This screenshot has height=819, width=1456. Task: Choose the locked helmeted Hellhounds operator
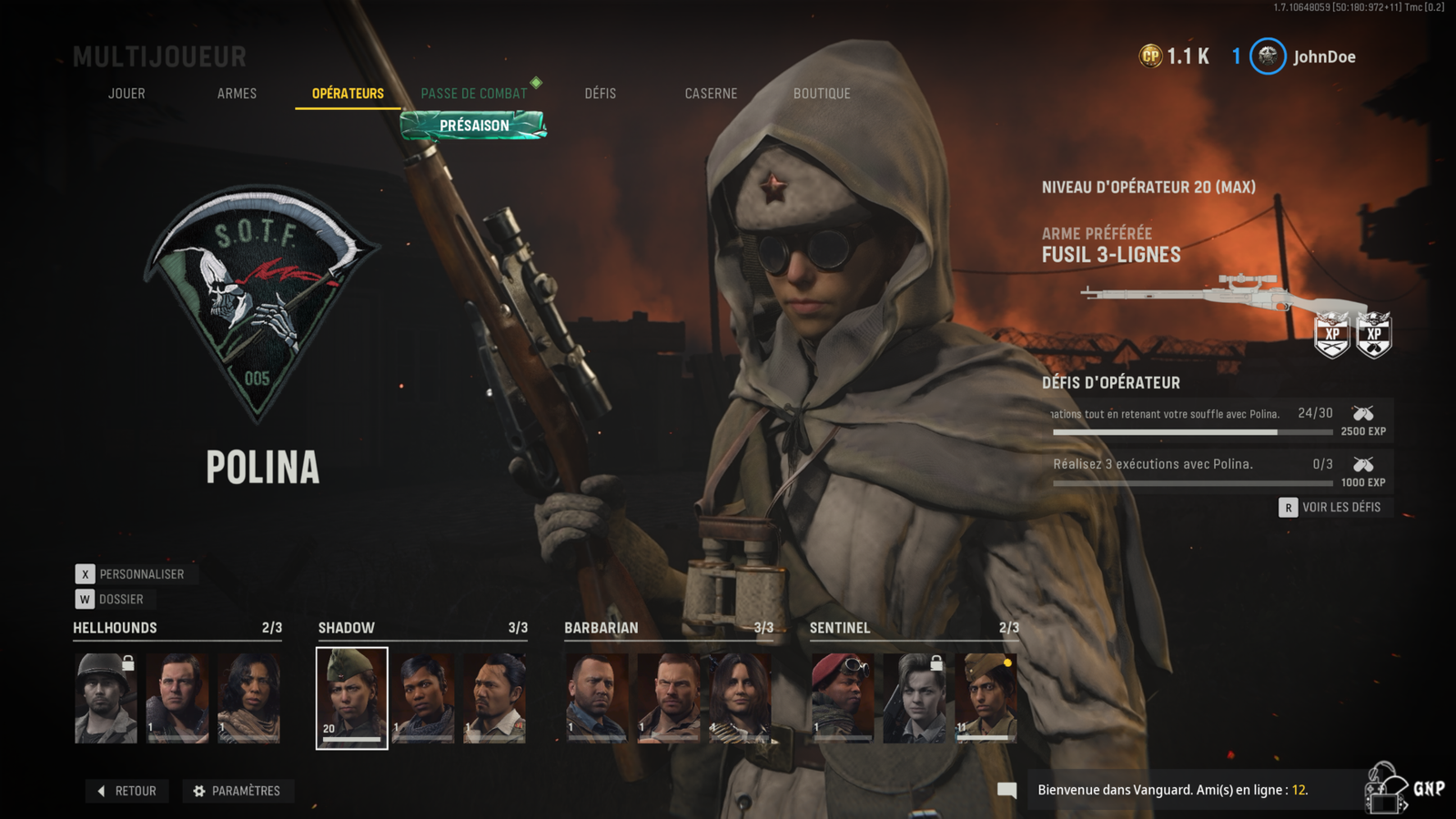(106, 698)
